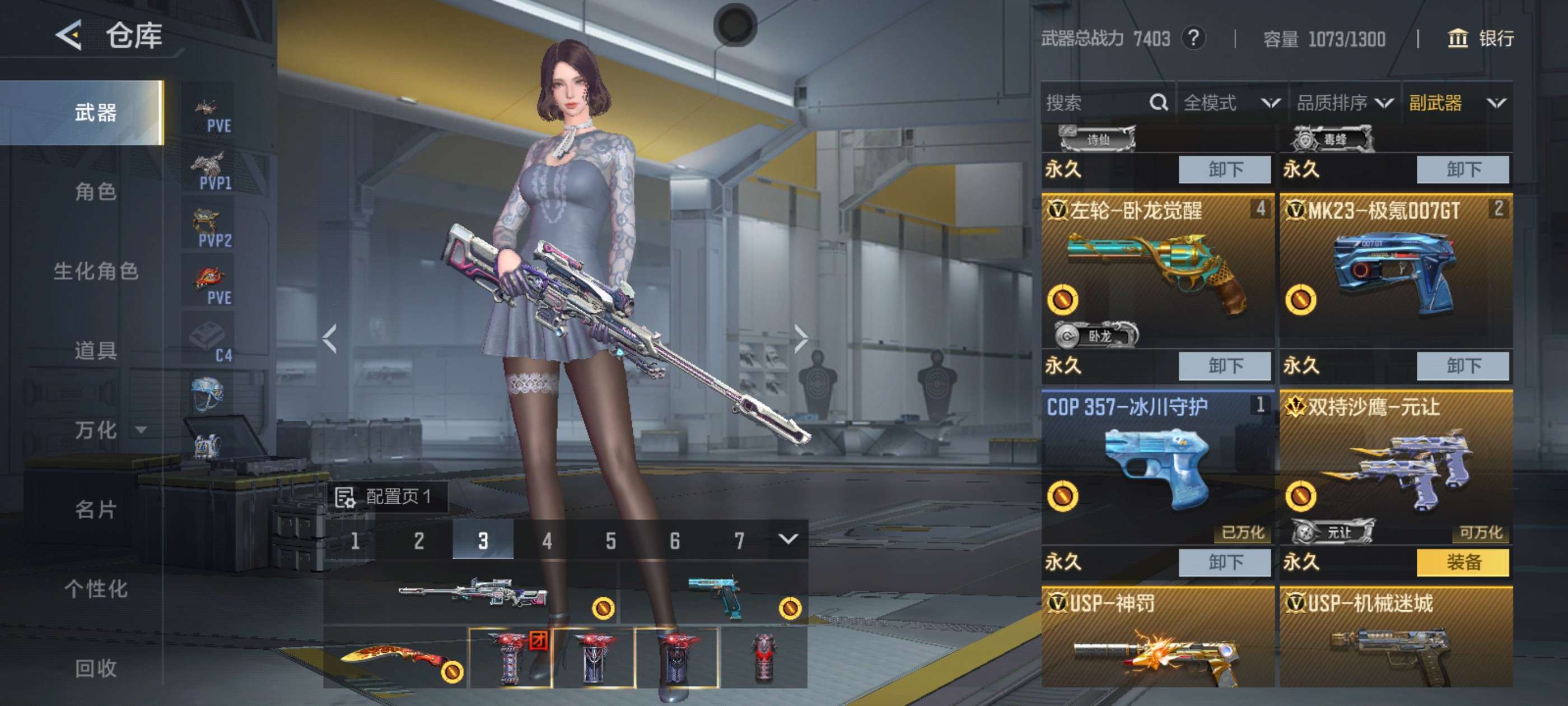Click the weapon power question mark help
This screenshot has height=706, width=1568.
[1193, 39]
